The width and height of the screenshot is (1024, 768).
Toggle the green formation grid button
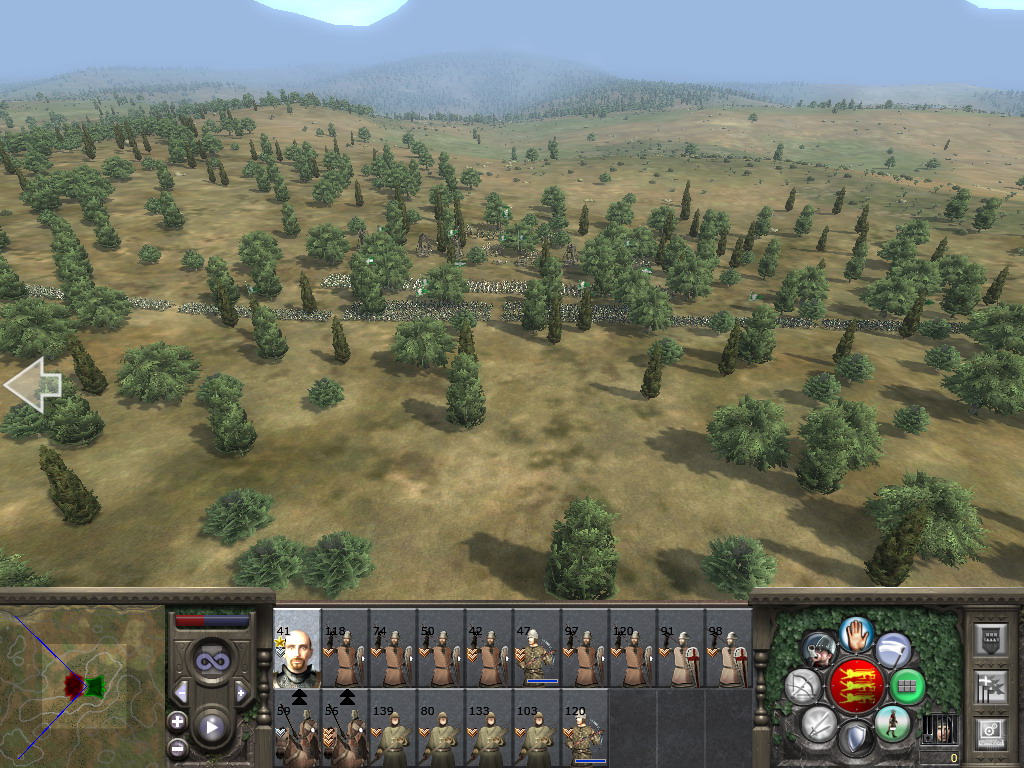(907, 687)
